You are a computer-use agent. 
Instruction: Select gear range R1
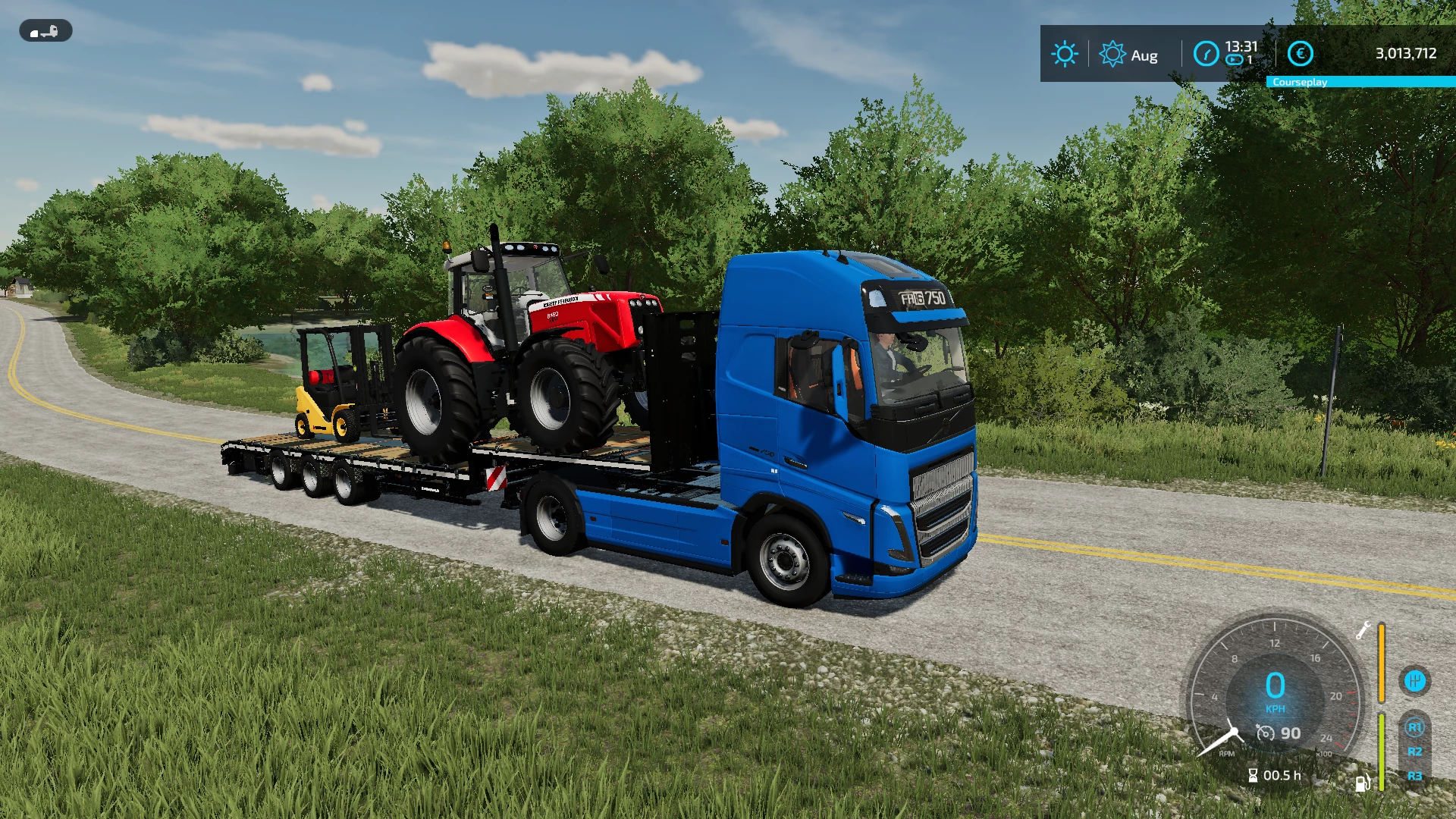(1417, 727)
